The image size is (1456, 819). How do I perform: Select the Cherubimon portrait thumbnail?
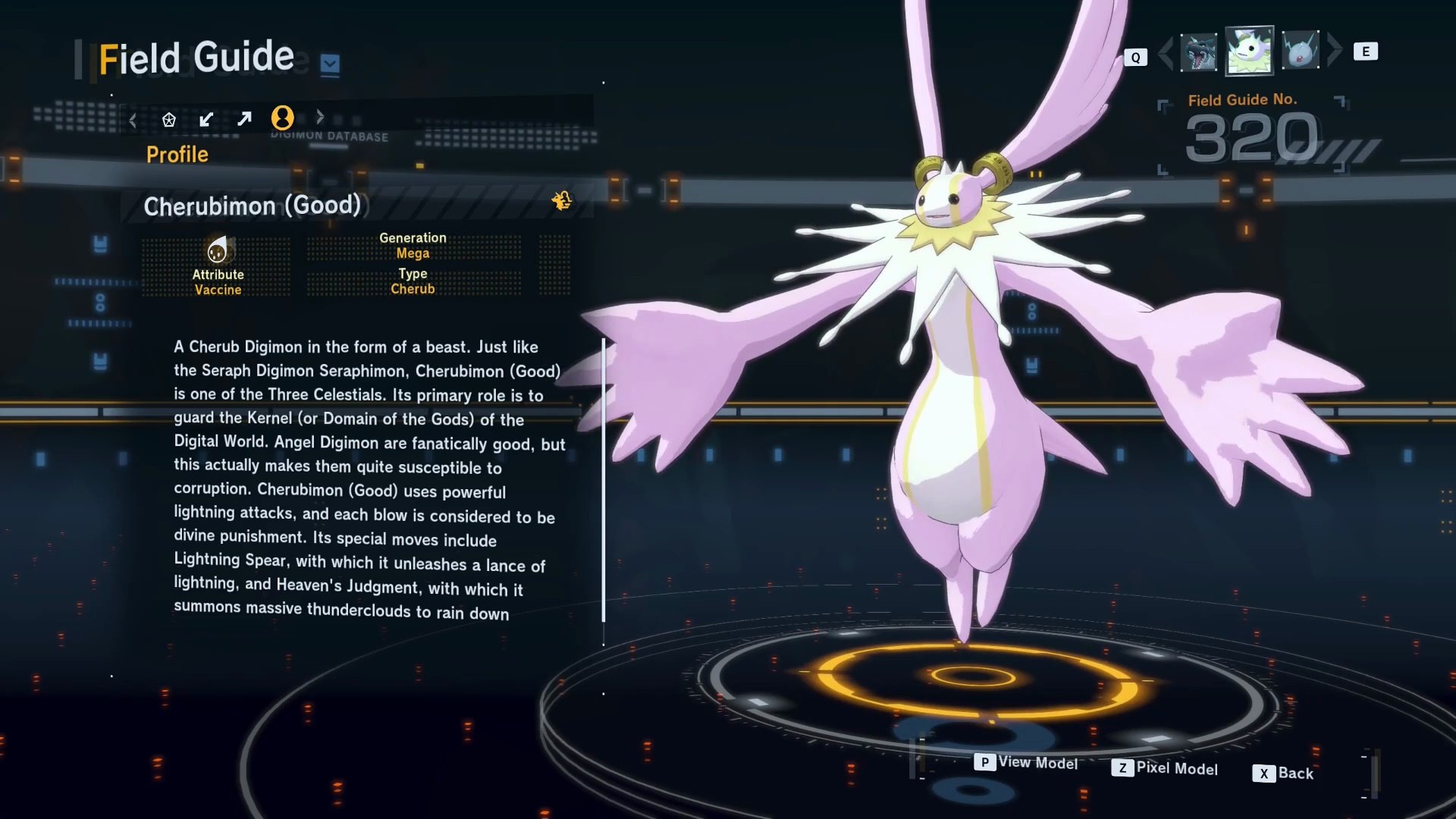pyautogui.click(x=1249, y=50)
